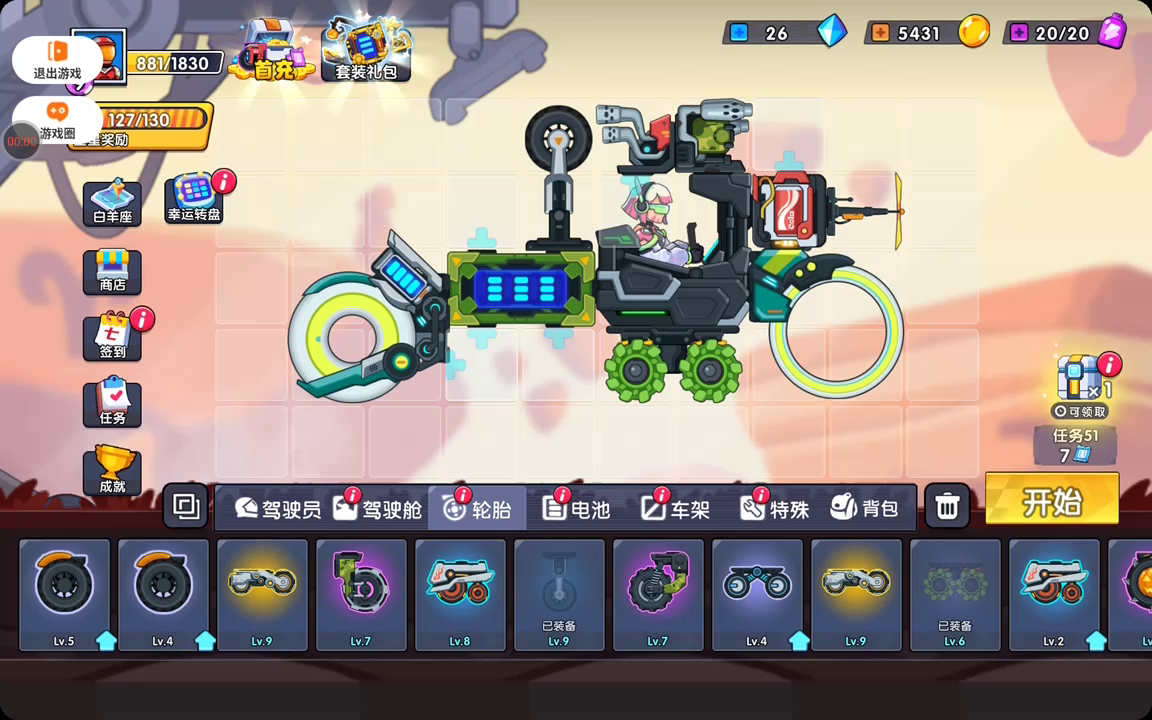Image resolution: width=1152 pixels, height=720 pixels.
Task: Switch to the 电池 battery tab
Action: [x=576, y=509]
